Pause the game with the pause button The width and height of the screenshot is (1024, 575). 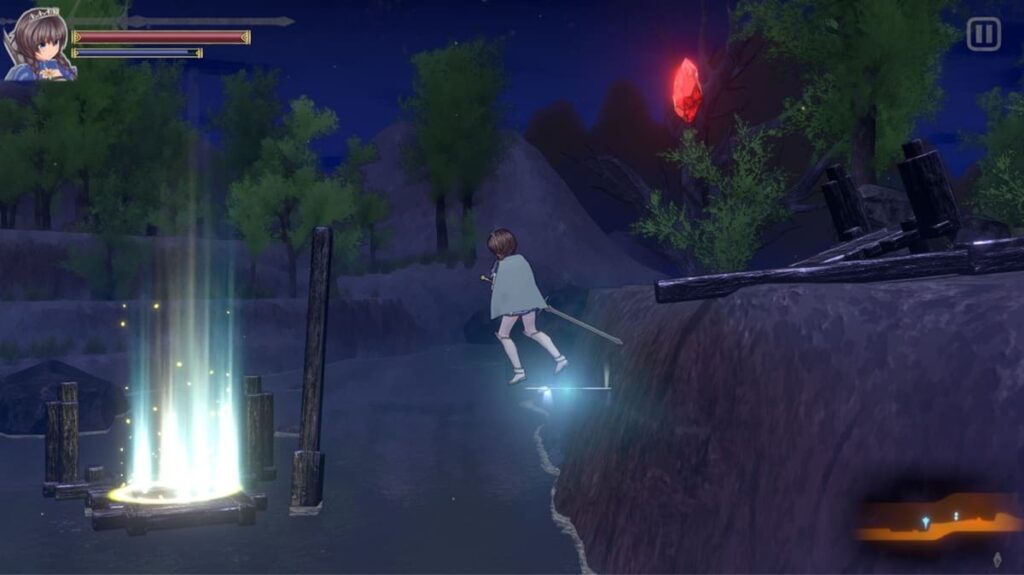point(983,34)
